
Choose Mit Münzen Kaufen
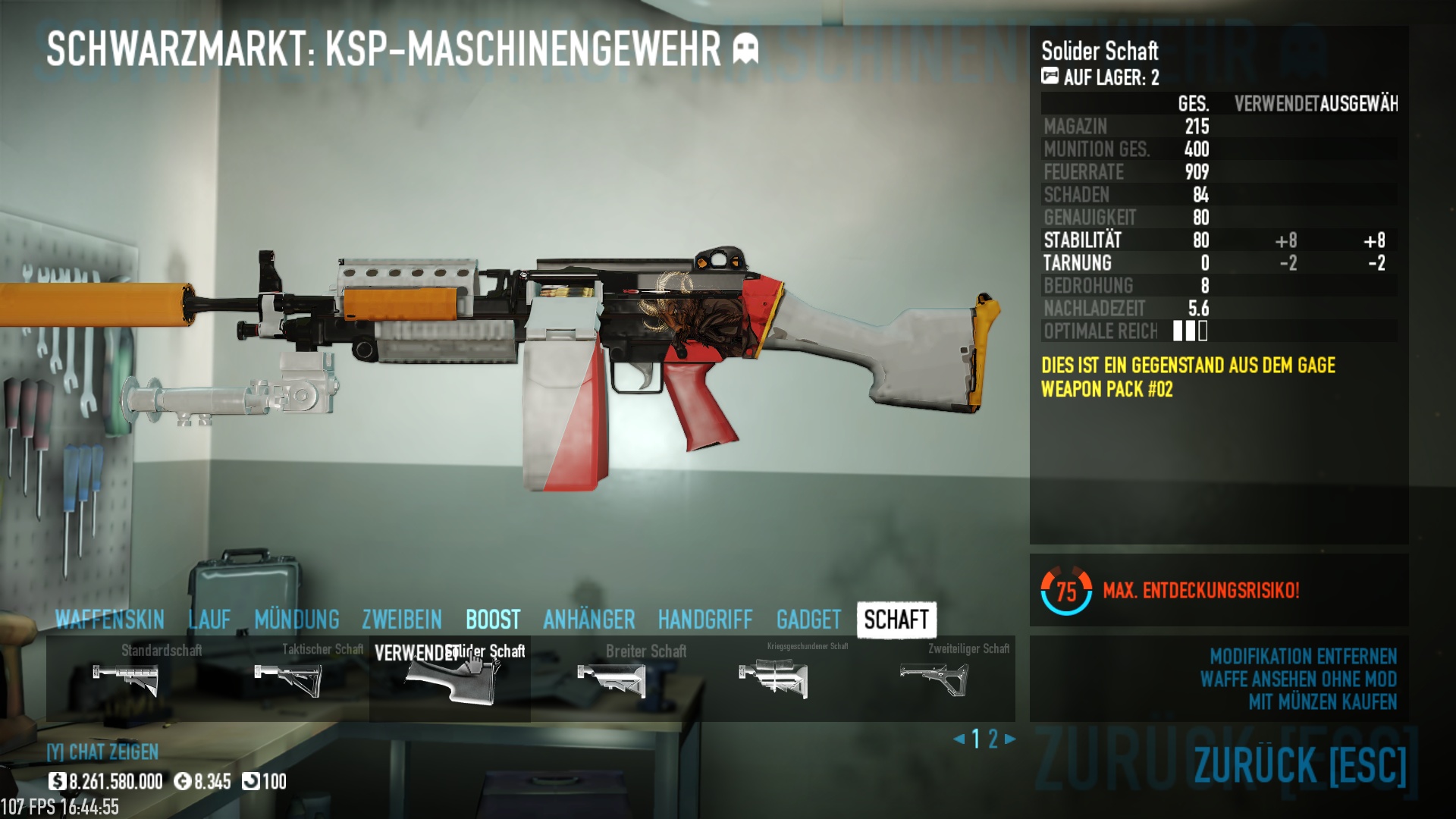(x=1323, y=701)
